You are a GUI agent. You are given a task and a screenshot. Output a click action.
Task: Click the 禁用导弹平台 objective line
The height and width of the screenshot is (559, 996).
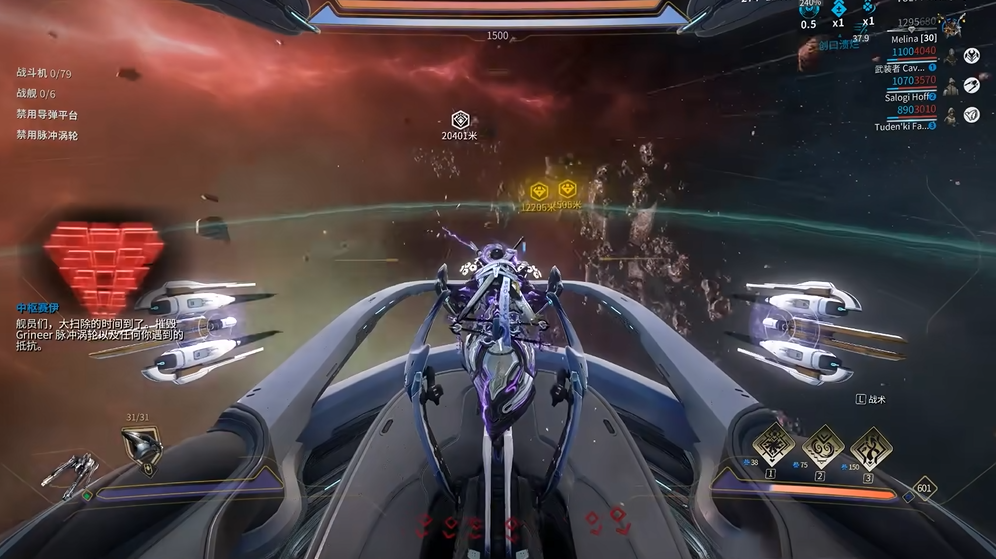pyautogui.click(x=47, y=115)
